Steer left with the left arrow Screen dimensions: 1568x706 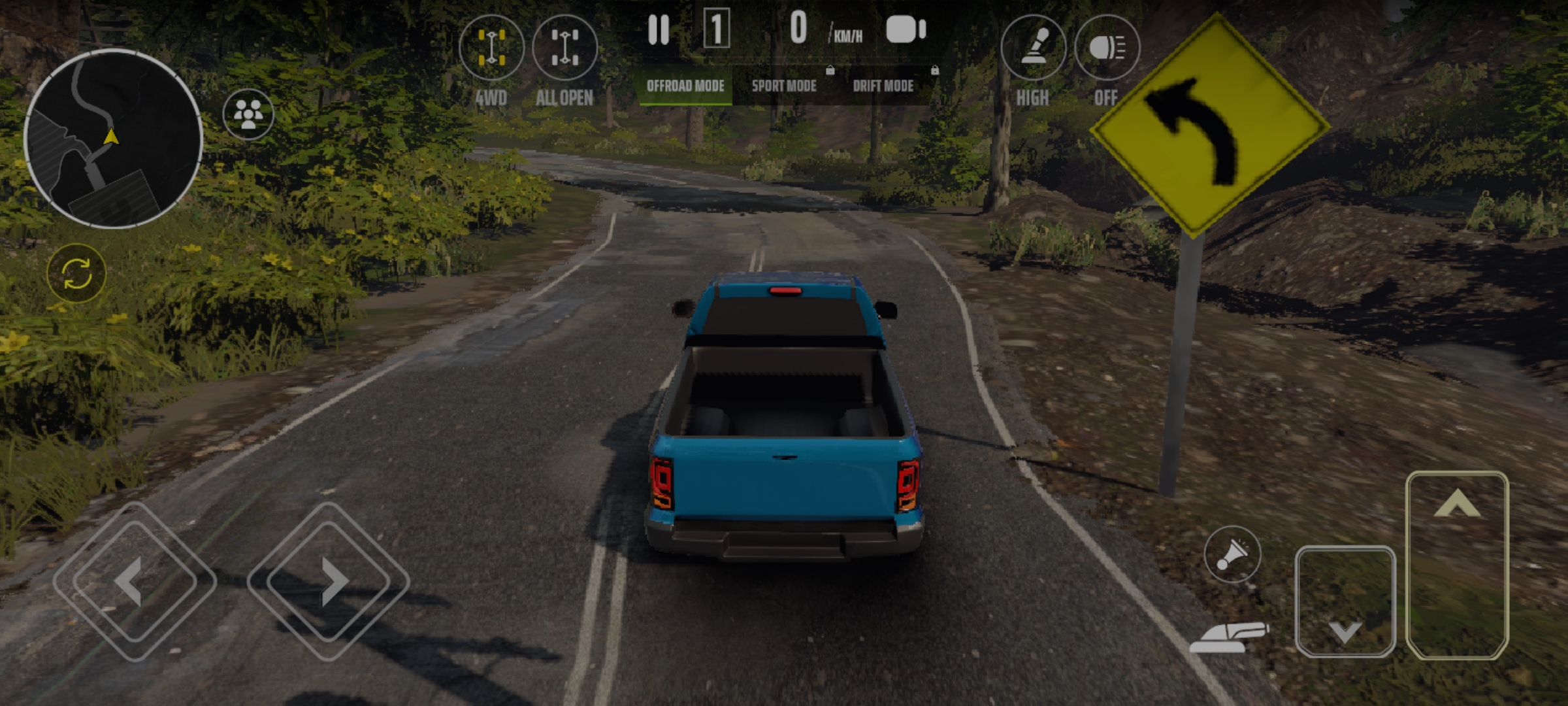[x=134, y=581]
